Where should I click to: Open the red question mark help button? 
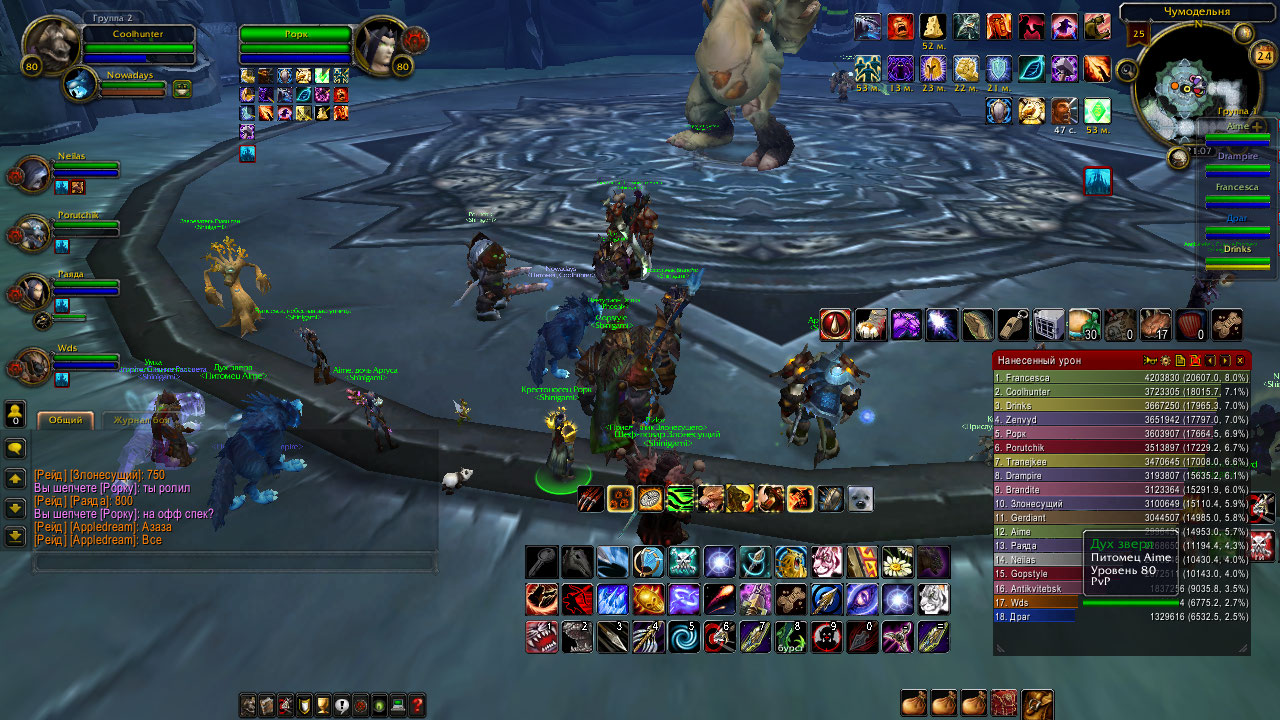tap(417, 706)
